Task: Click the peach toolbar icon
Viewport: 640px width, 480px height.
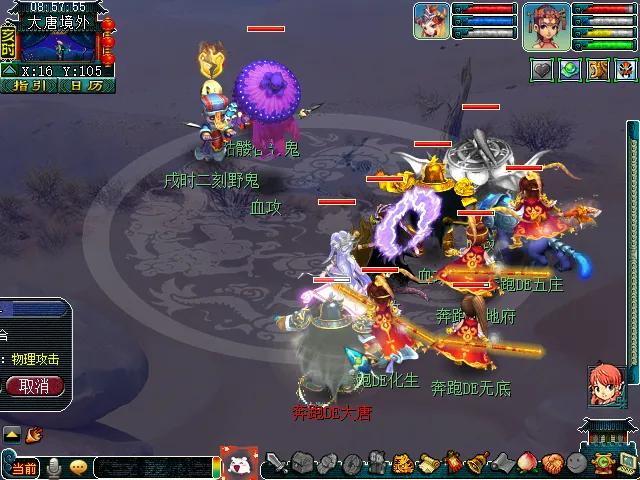Action: pos(527,464)
